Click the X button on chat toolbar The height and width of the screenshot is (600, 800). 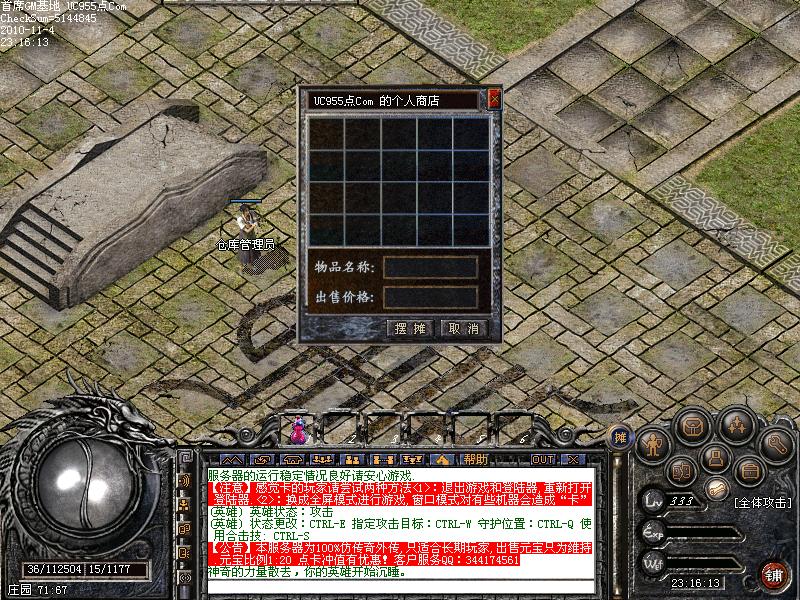(572, 459)
